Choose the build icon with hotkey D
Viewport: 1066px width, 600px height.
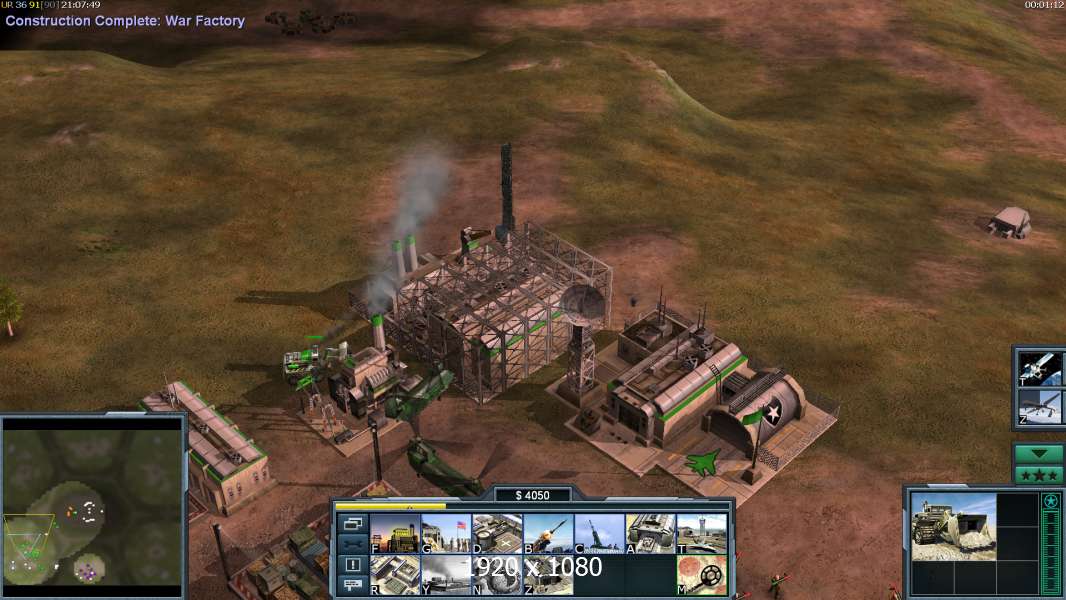click(x=497, y=534)
